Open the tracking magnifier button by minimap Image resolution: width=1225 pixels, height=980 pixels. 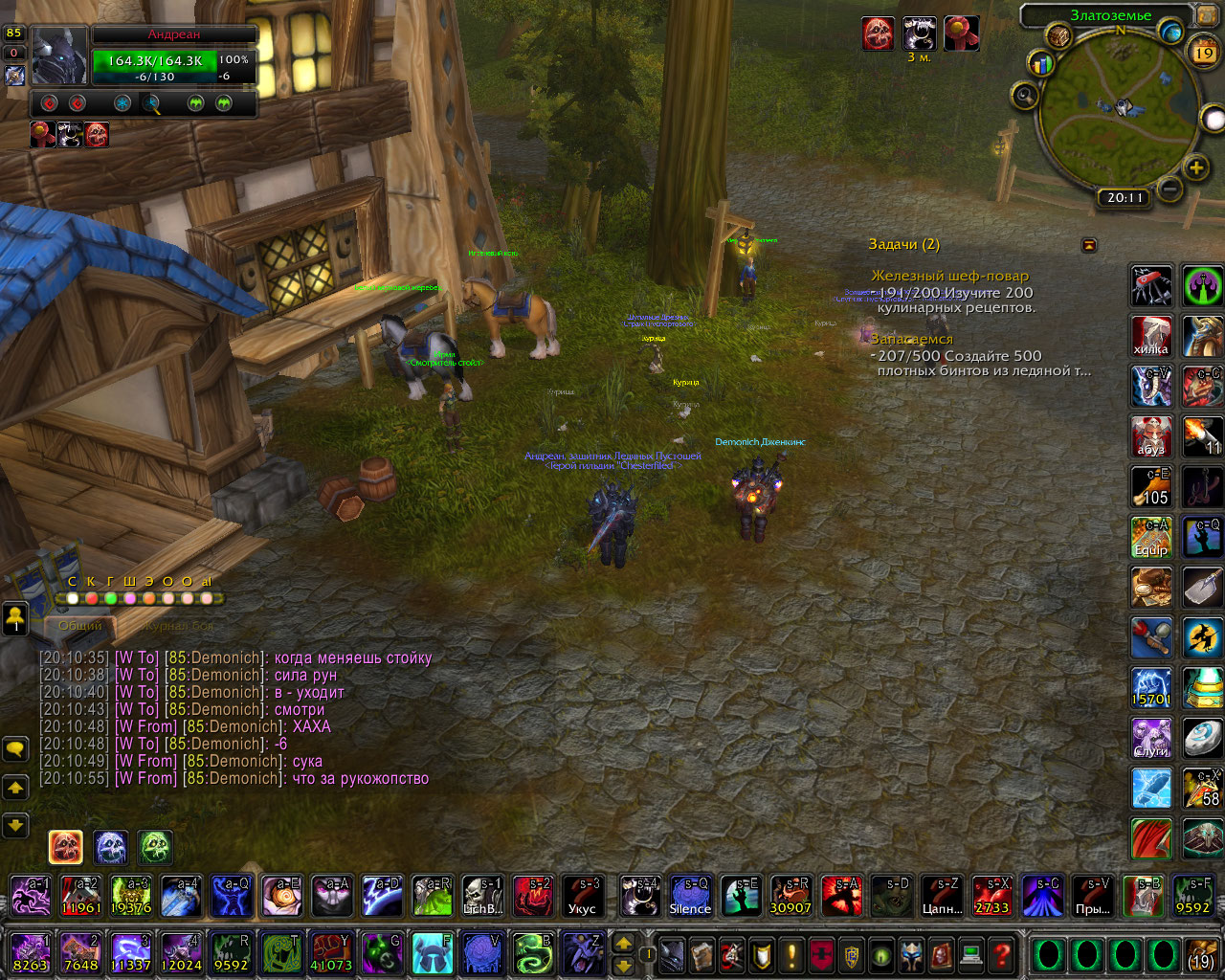(1025, 96)
